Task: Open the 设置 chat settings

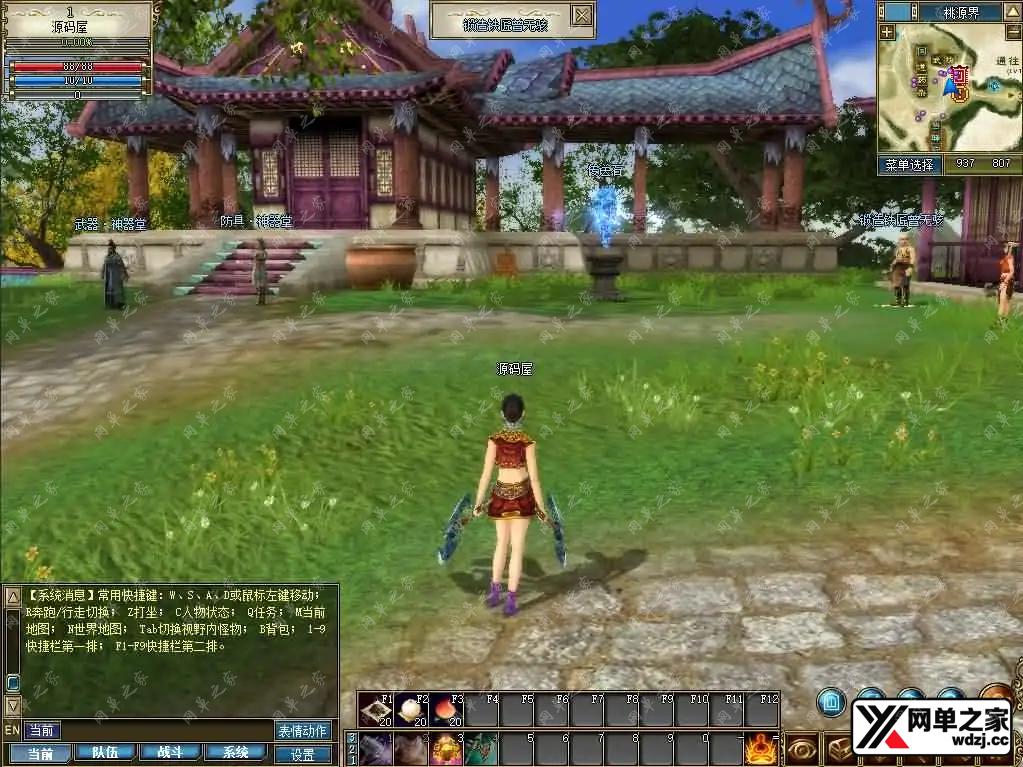Action: pos(303,755)
